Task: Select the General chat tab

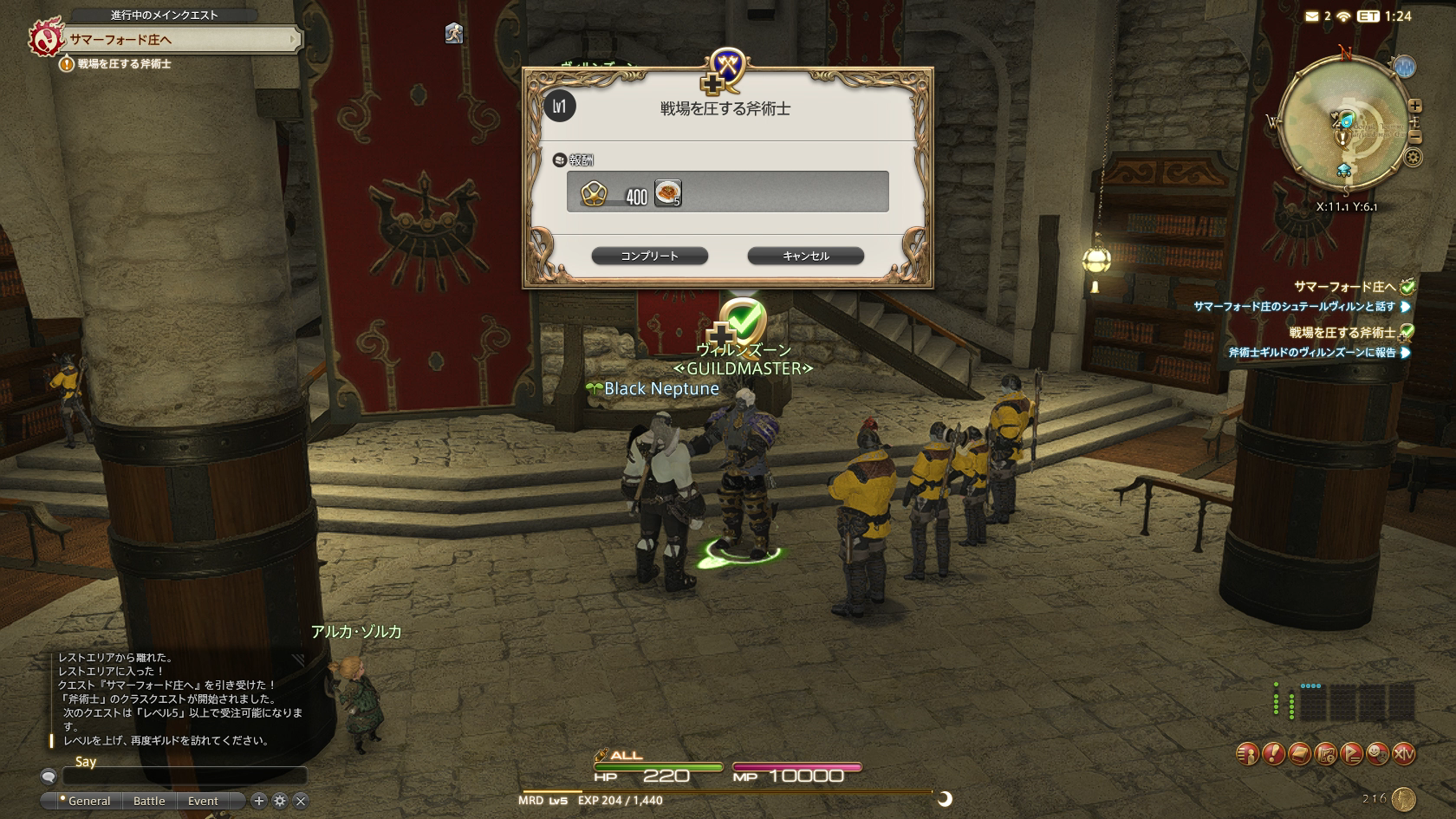Action: click(x=88, y=801)
